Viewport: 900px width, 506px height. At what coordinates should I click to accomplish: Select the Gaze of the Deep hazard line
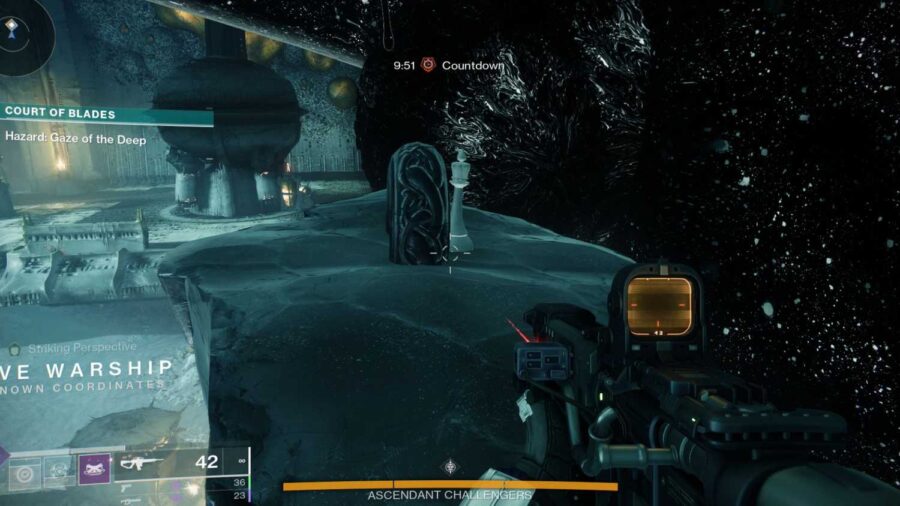[76, 140]
